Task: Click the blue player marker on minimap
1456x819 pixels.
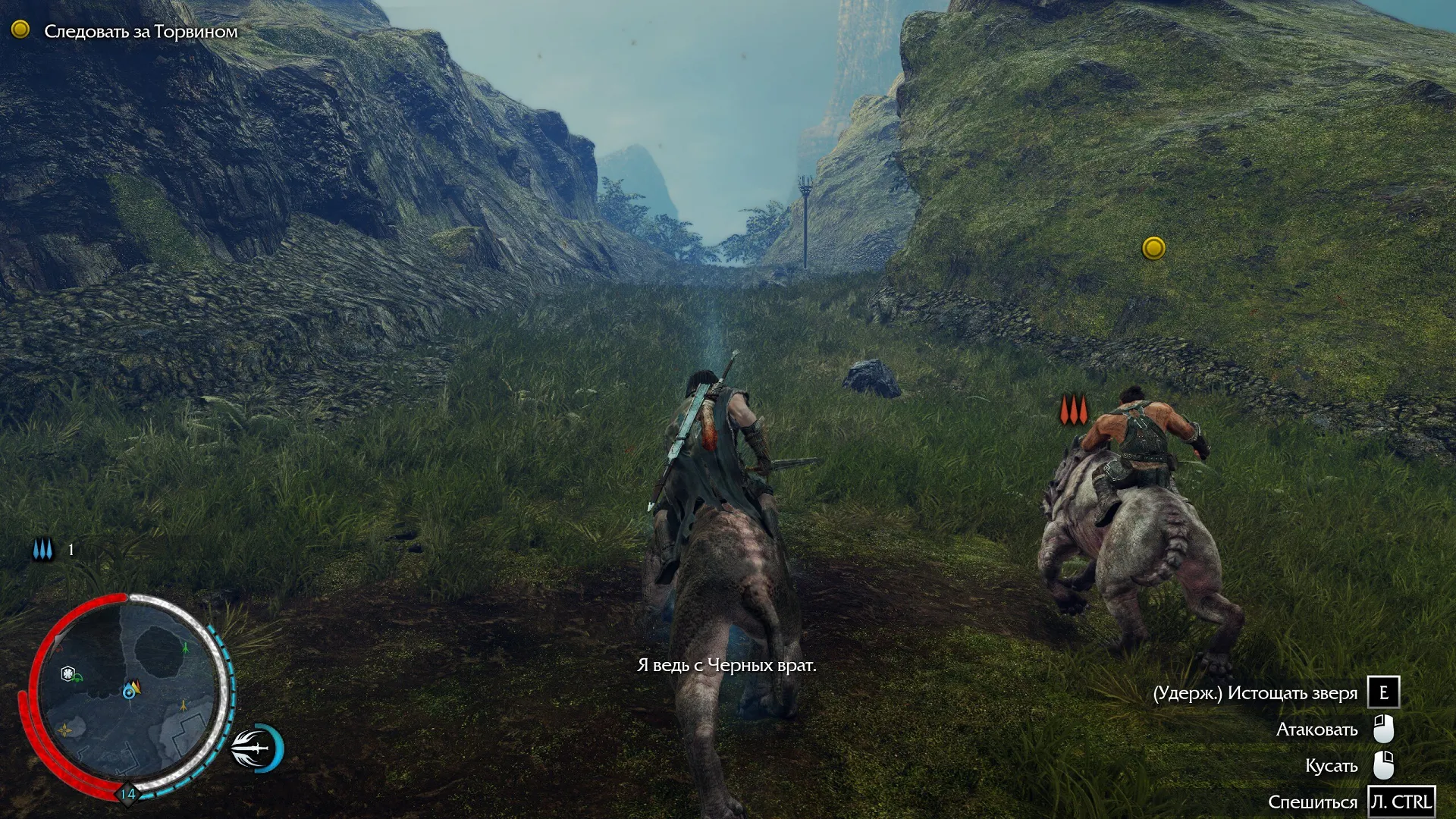Action: [x=129, y=691]
